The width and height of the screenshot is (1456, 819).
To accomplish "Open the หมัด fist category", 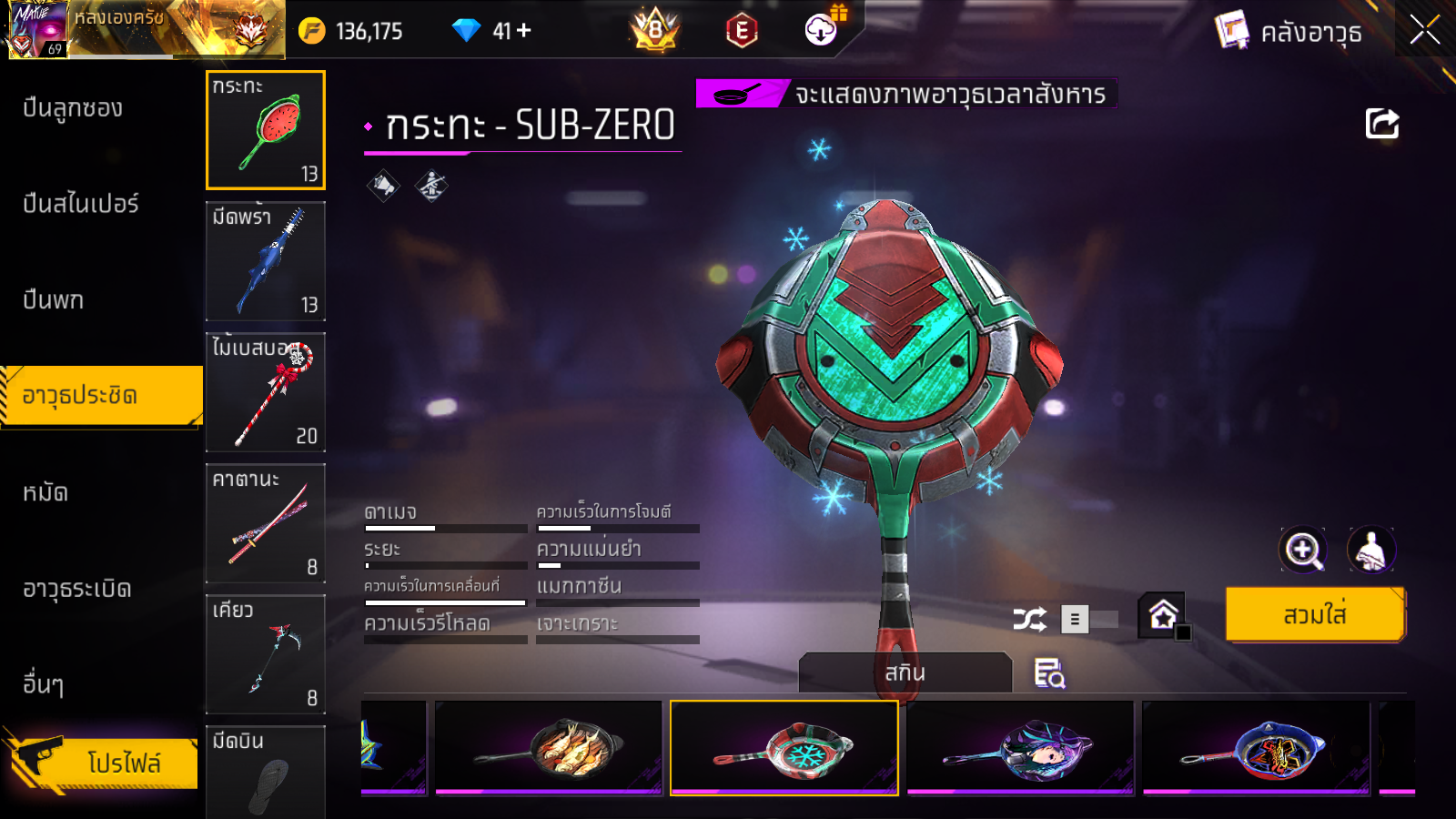I will (45, 492).
